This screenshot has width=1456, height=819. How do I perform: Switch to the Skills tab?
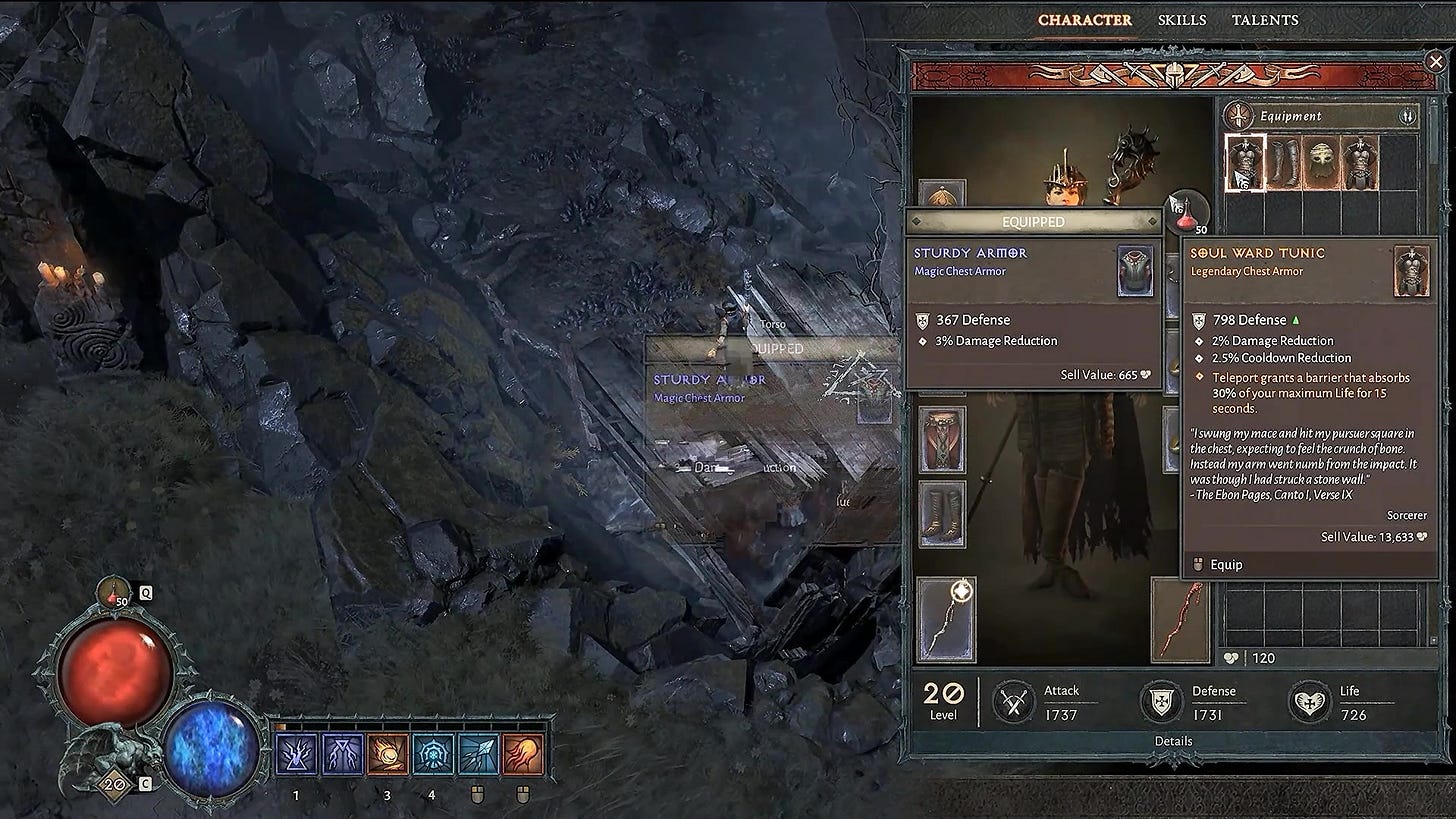tap(1181, 20)
